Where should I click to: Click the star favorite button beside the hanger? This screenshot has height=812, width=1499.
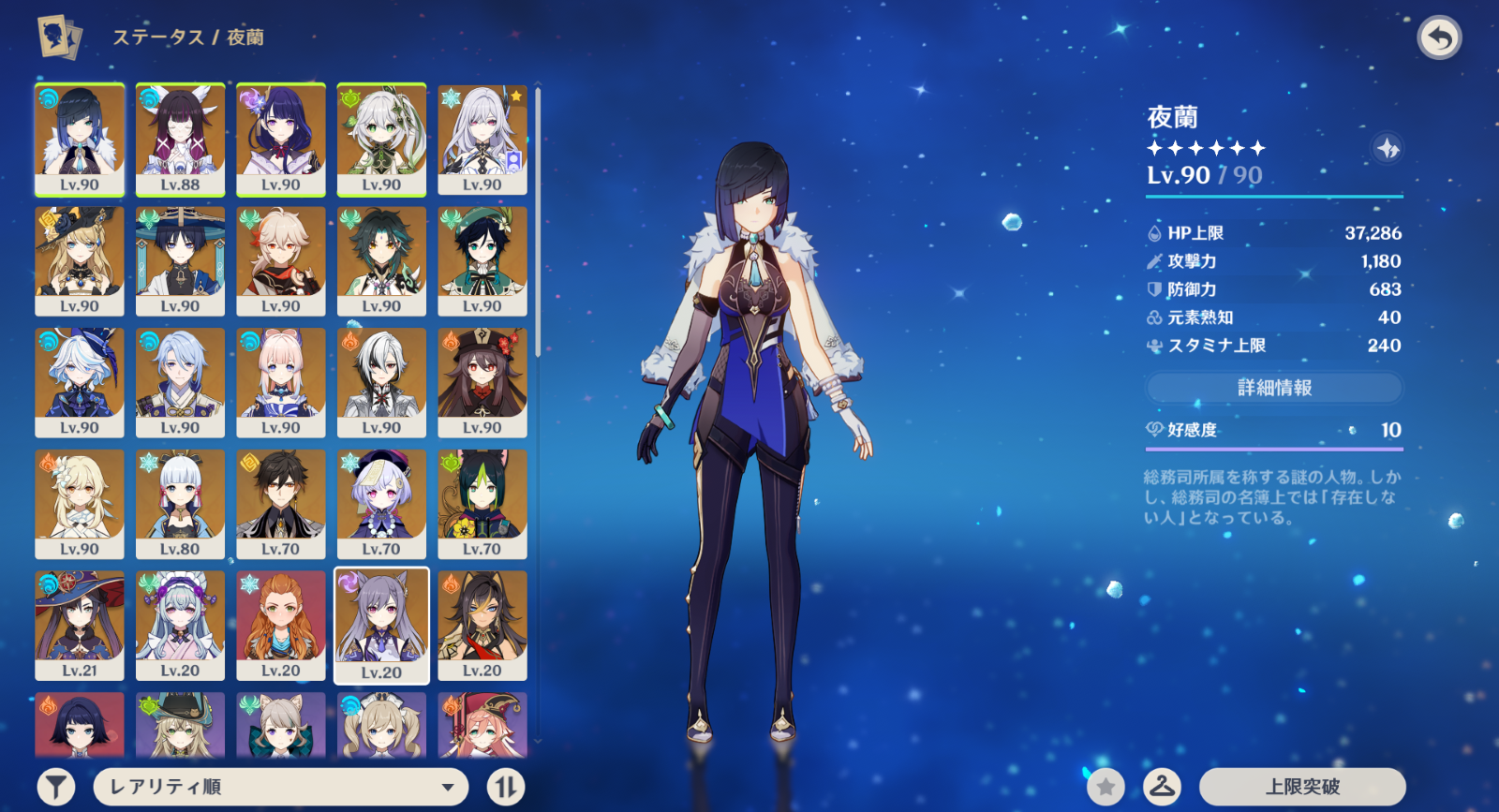coord(1106,787)
